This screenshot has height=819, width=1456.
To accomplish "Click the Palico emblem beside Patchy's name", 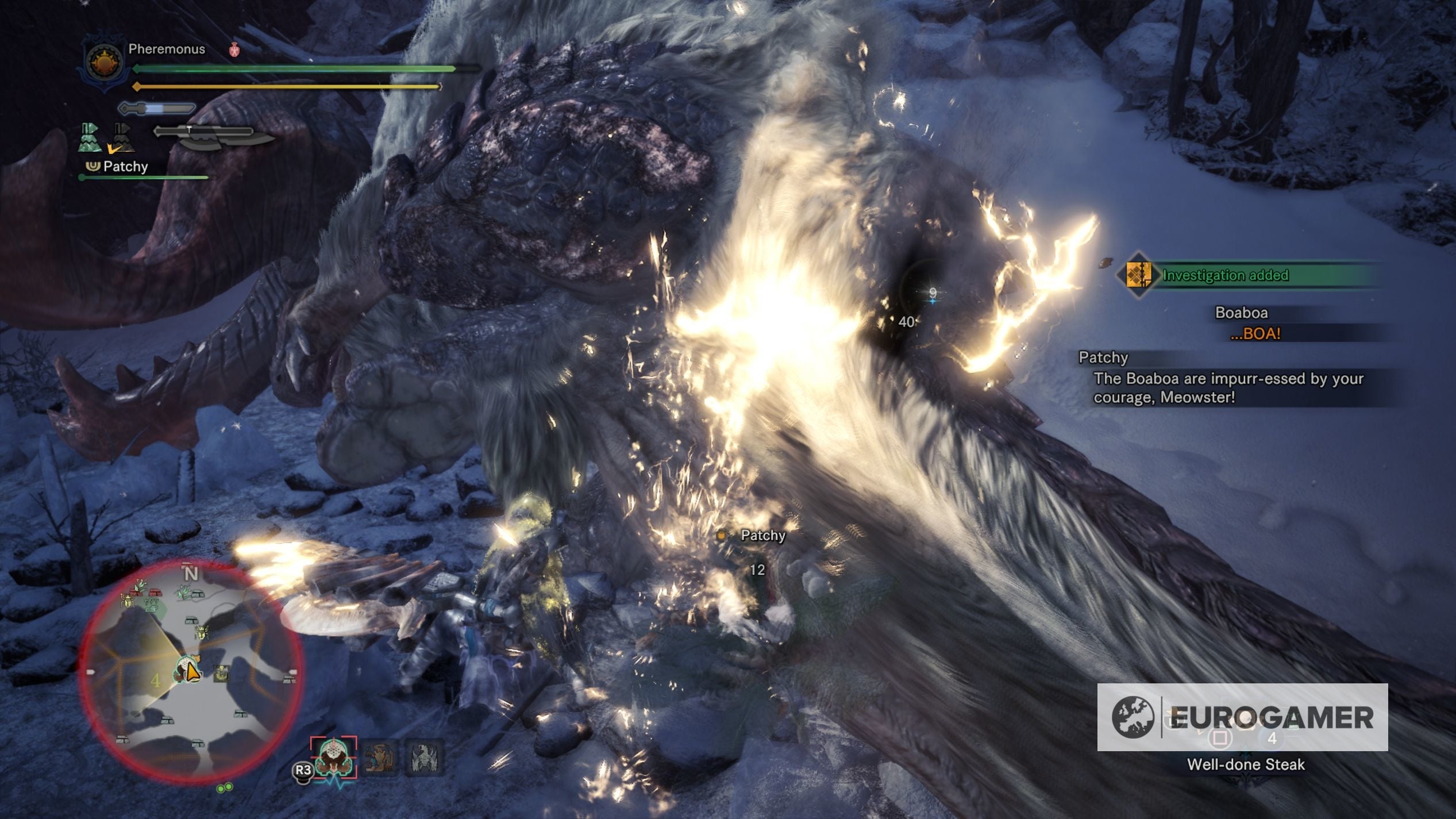I will pyautogui.click(x=93, y=167).
